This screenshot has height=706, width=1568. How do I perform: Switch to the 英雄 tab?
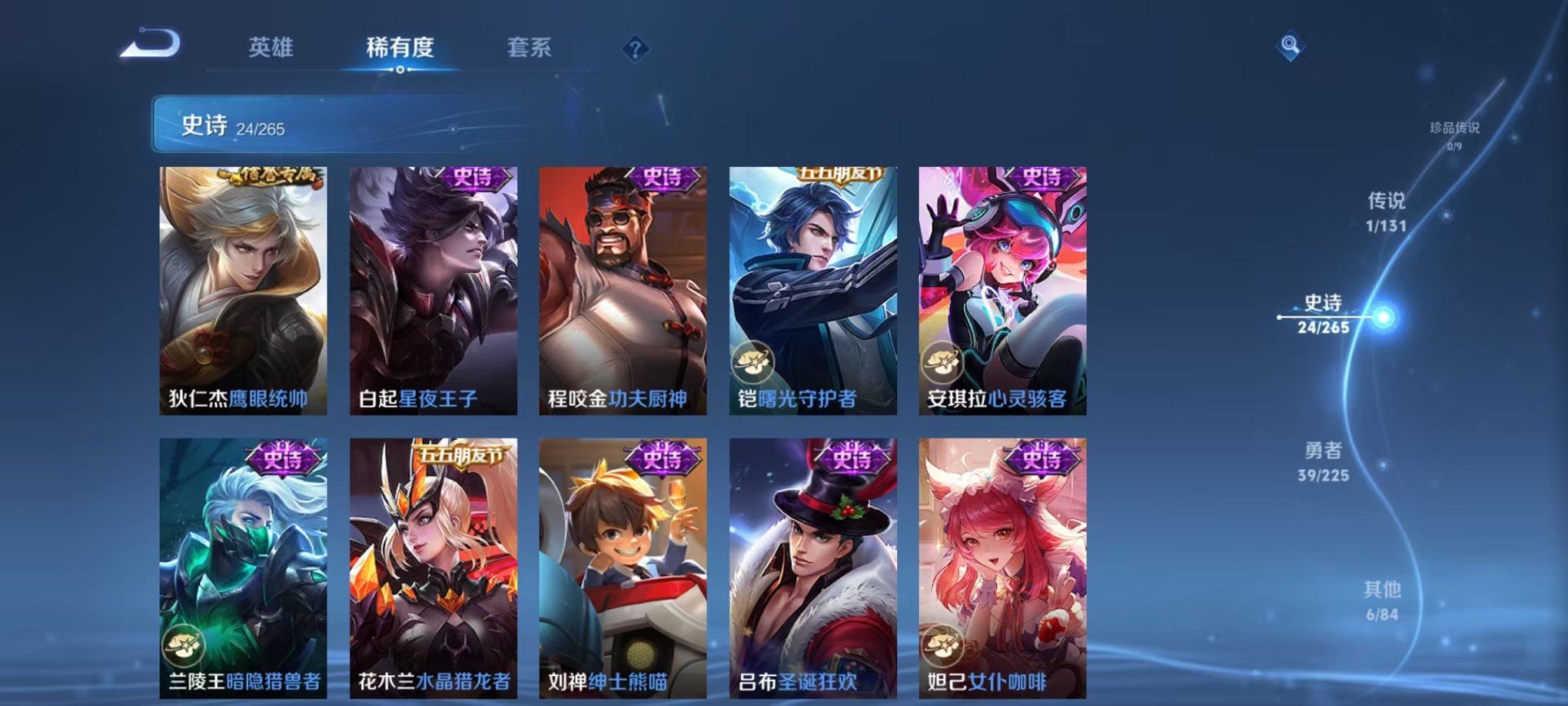click(271, 48)
